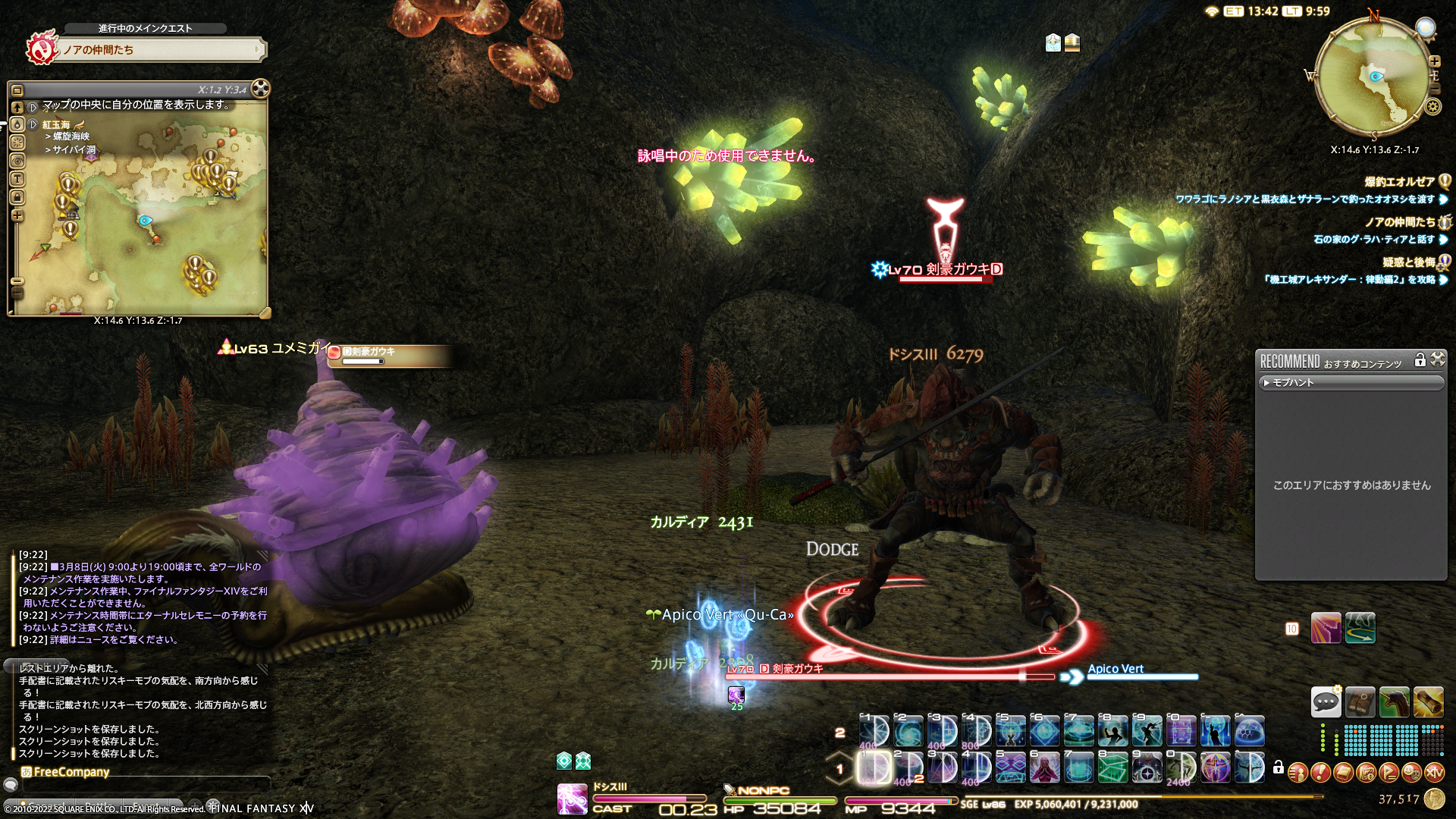This screenshot has height=819, width=1456.
Task: Open the red exclamation mark menu
Action: [1320, 773]
